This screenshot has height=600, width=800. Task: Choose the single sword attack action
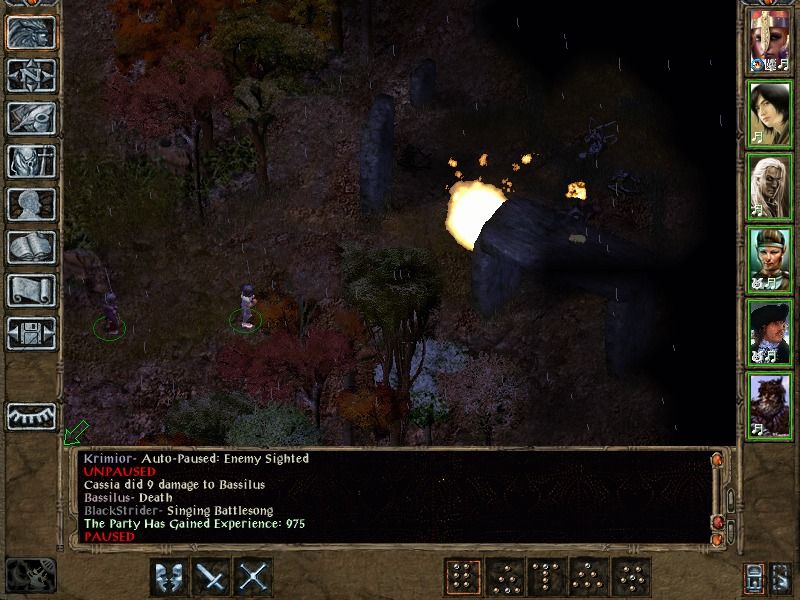[x=212, y=576]
